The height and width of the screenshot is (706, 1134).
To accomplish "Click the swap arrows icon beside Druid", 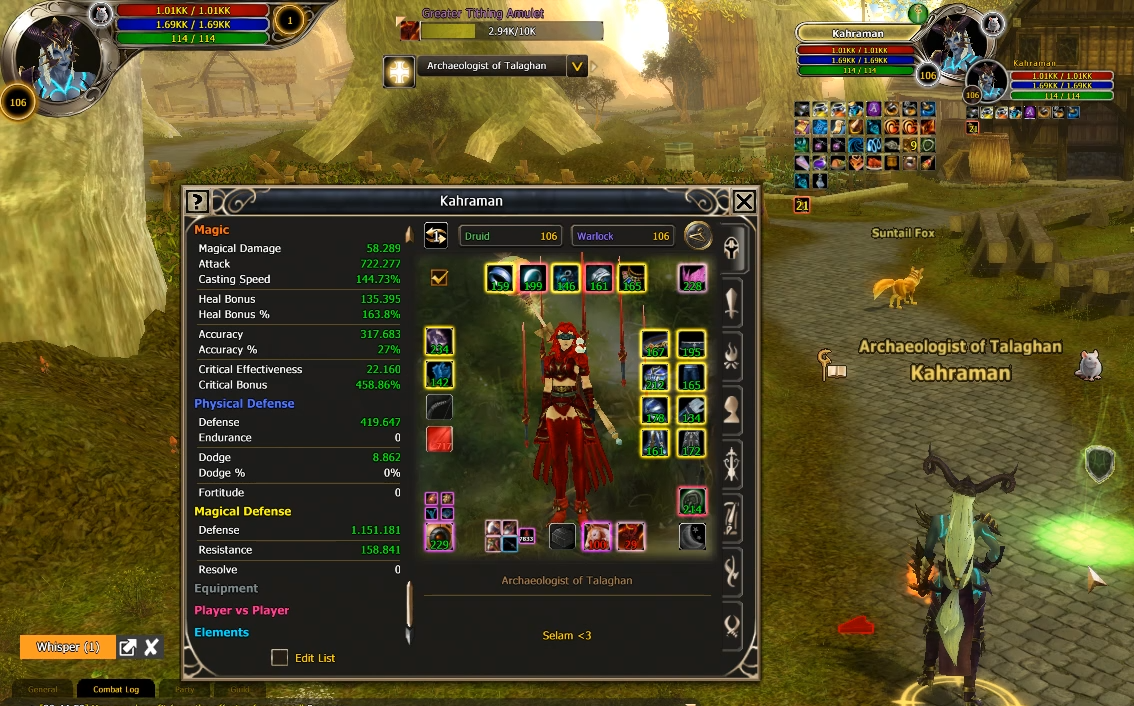I will (436, 235).
